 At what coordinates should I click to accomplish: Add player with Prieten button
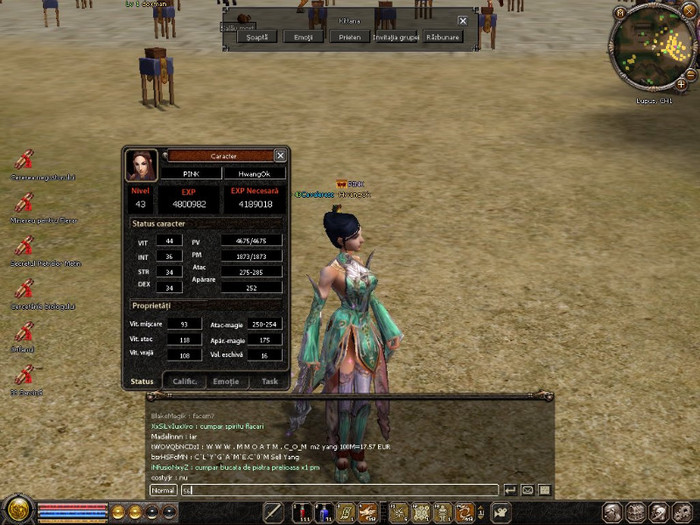pos(350,37)
